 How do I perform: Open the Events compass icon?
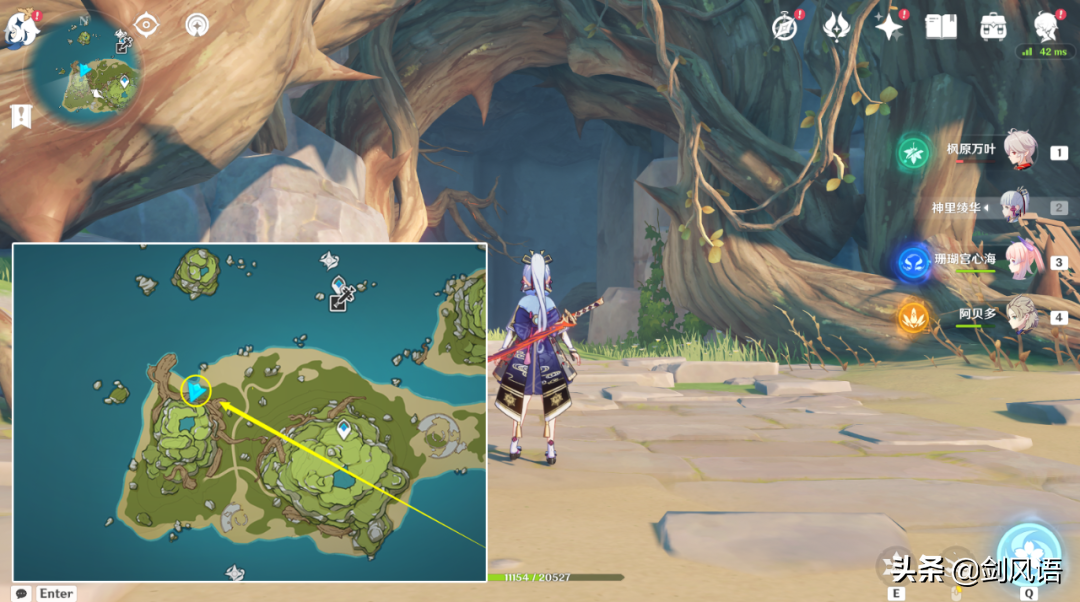tap(785, 27)
